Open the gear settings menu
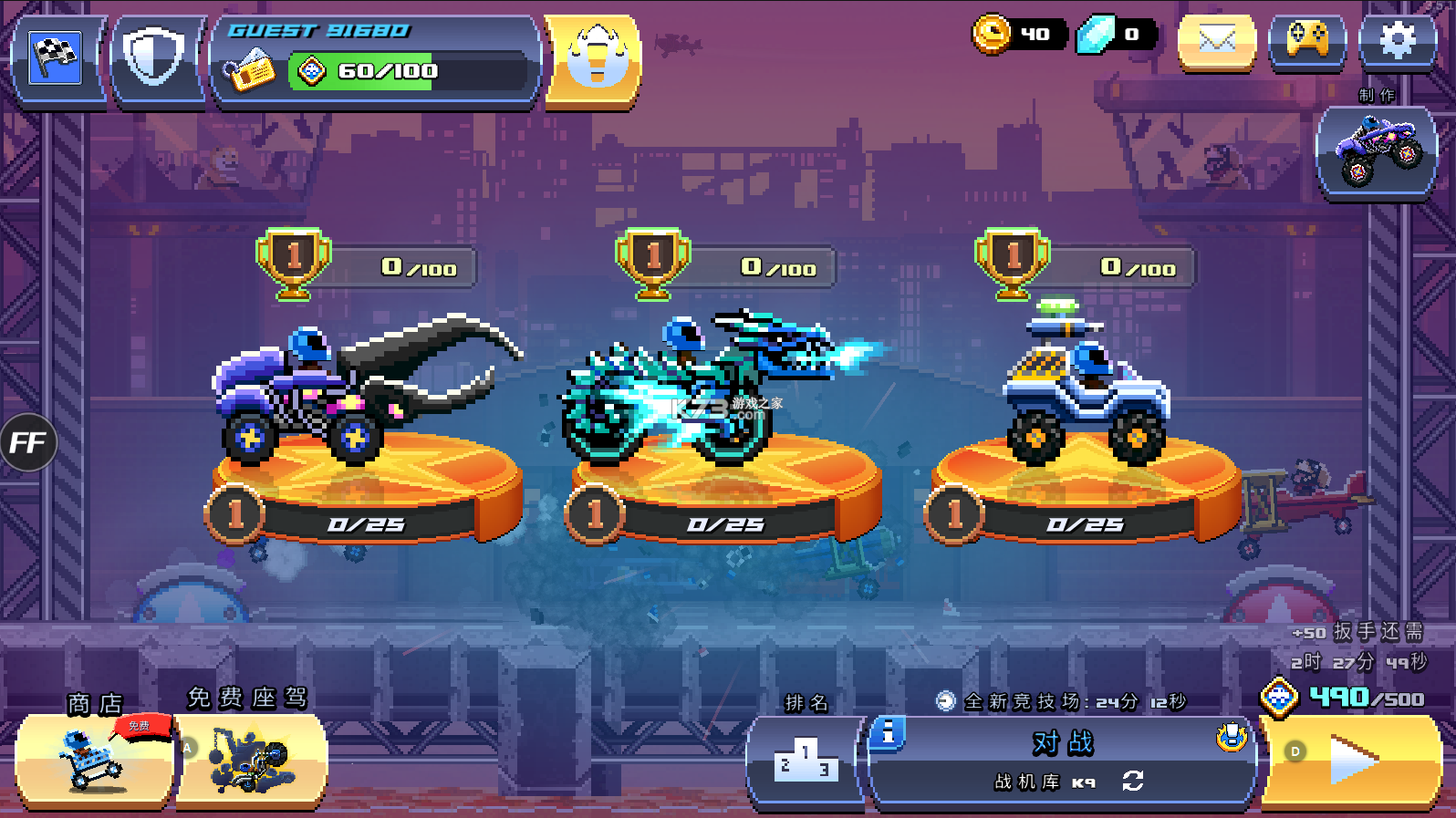The width and height of the screenshot is (1456, 818). [1397, 40]
